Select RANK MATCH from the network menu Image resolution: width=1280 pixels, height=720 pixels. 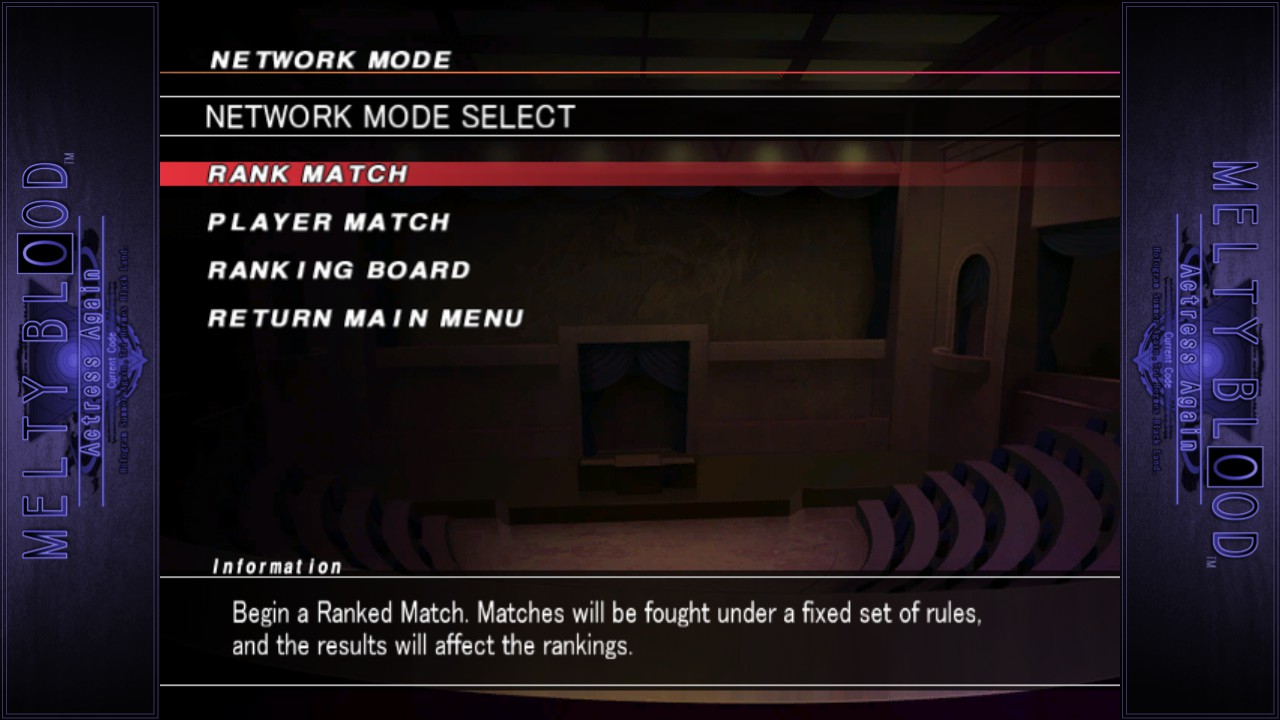pyautogui.click(x=305, y=173)
